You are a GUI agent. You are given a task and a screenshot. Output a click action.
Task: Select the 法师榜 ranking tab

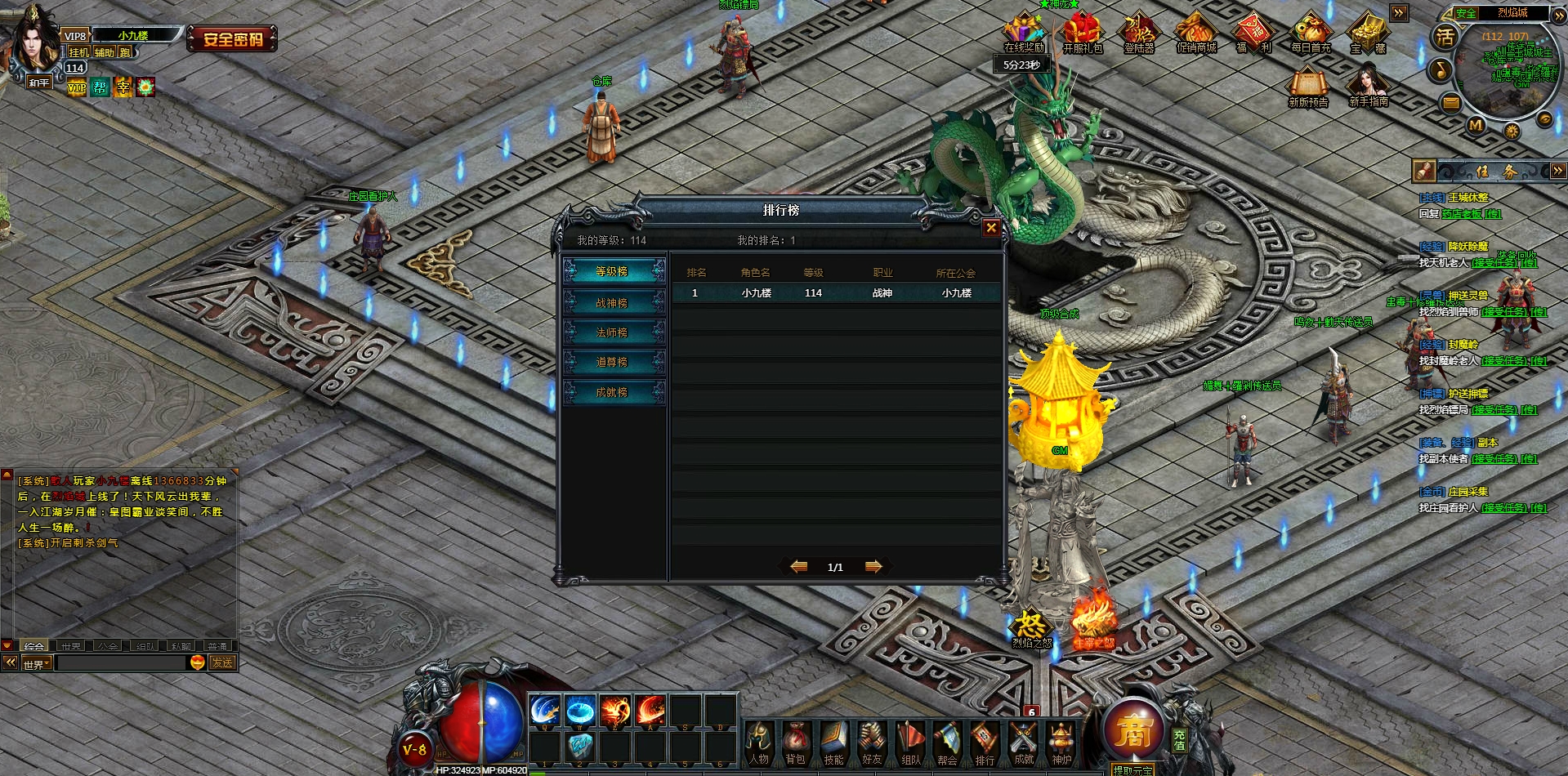click(x=613, y=332)
